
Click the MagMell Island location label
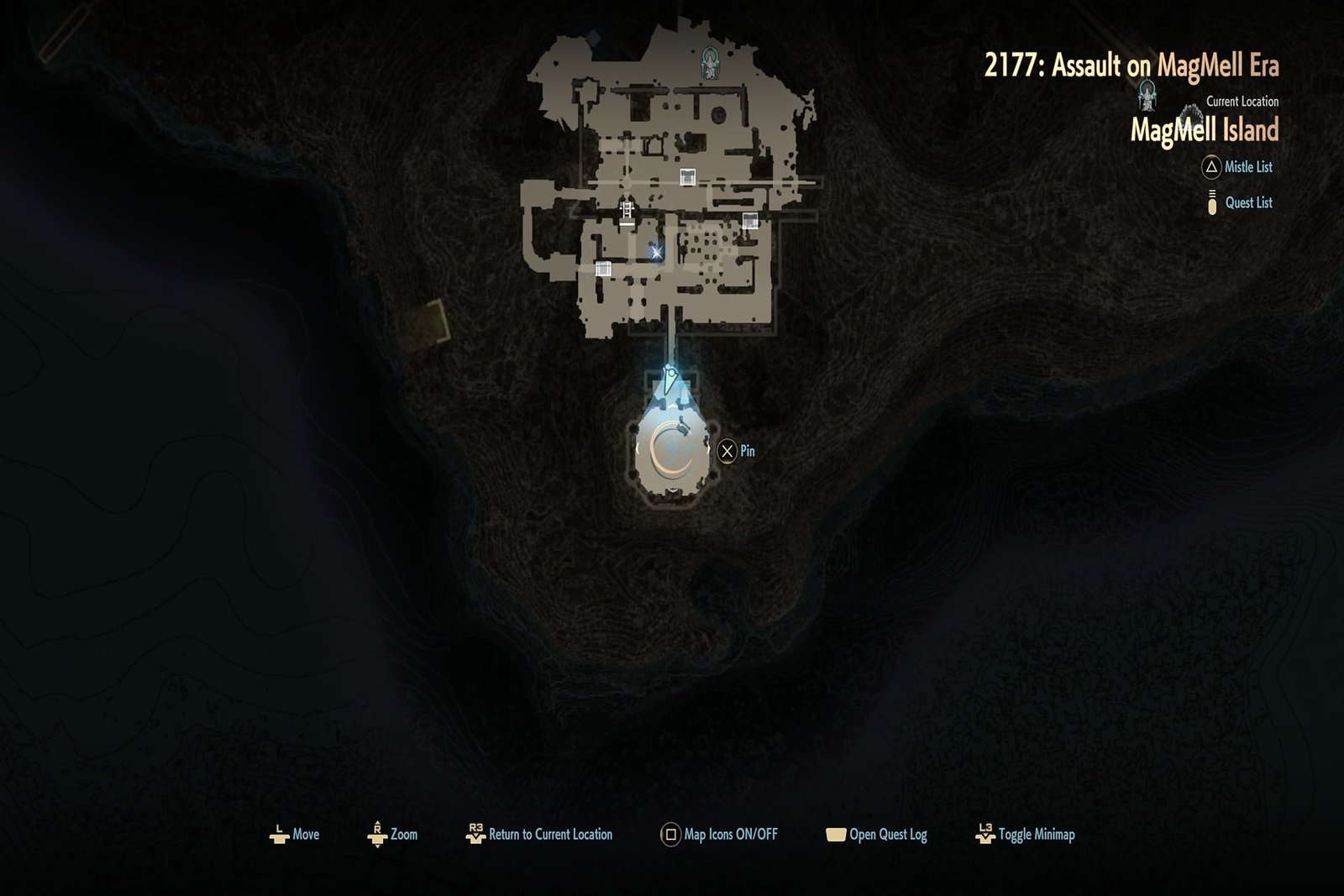coord(1207,129)
